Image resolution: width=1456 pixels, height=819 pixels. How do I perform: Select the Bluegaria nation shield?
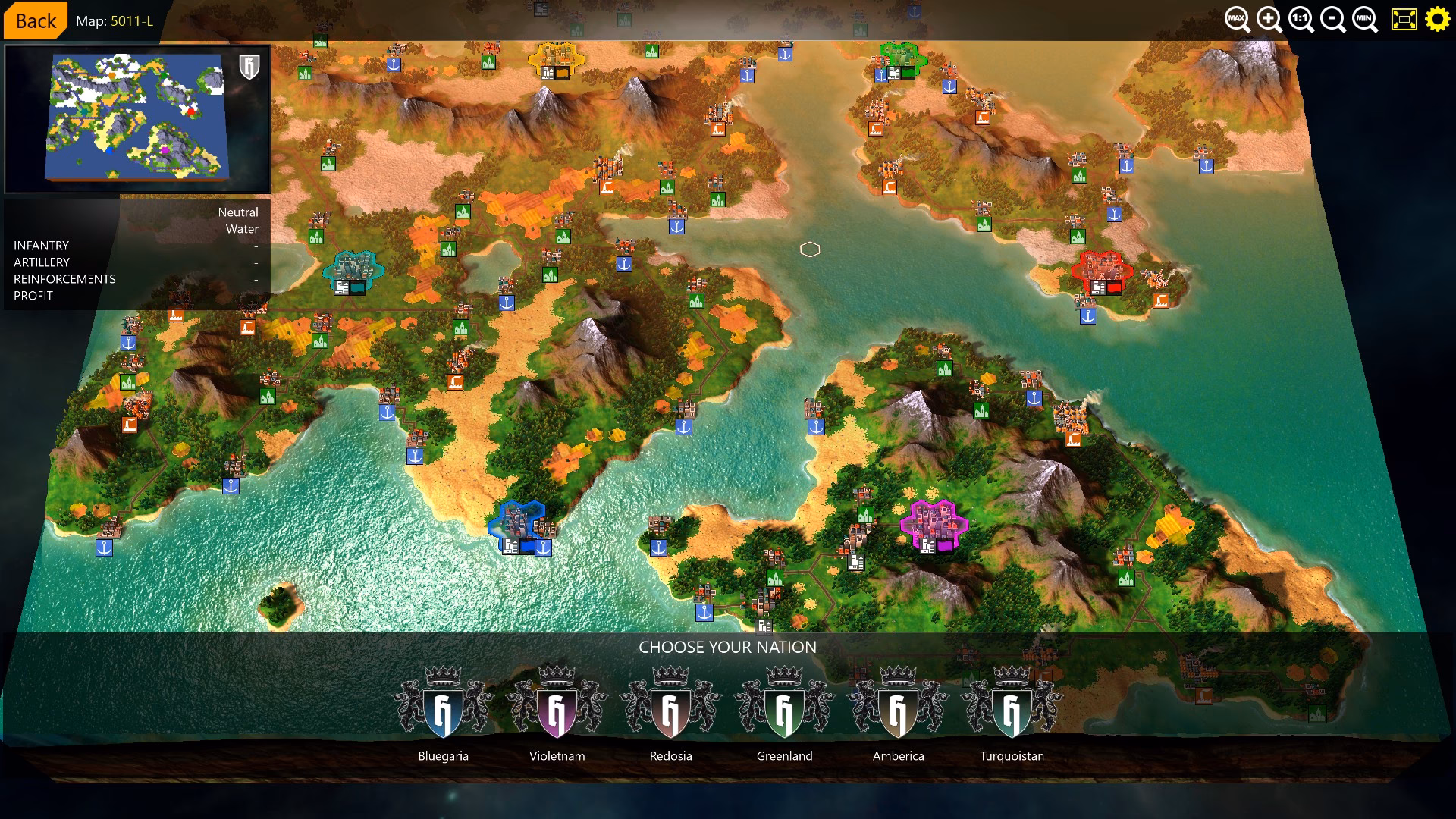pos(444,711)
